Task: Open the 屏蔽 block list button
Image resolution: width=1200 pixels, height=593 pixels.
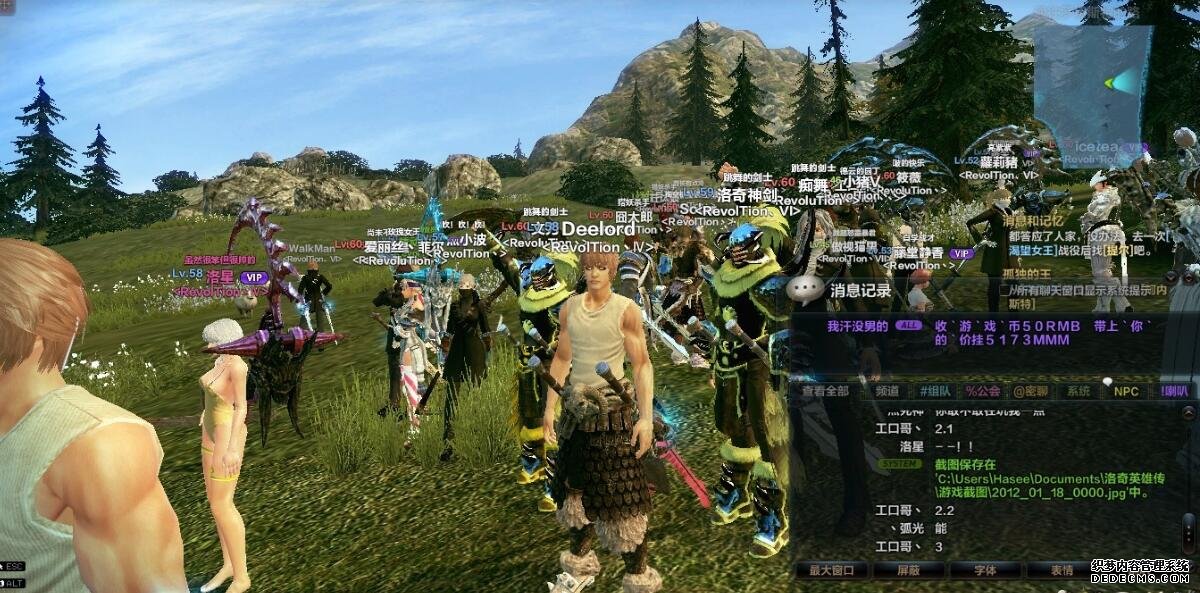Action: tap(909, 570)
